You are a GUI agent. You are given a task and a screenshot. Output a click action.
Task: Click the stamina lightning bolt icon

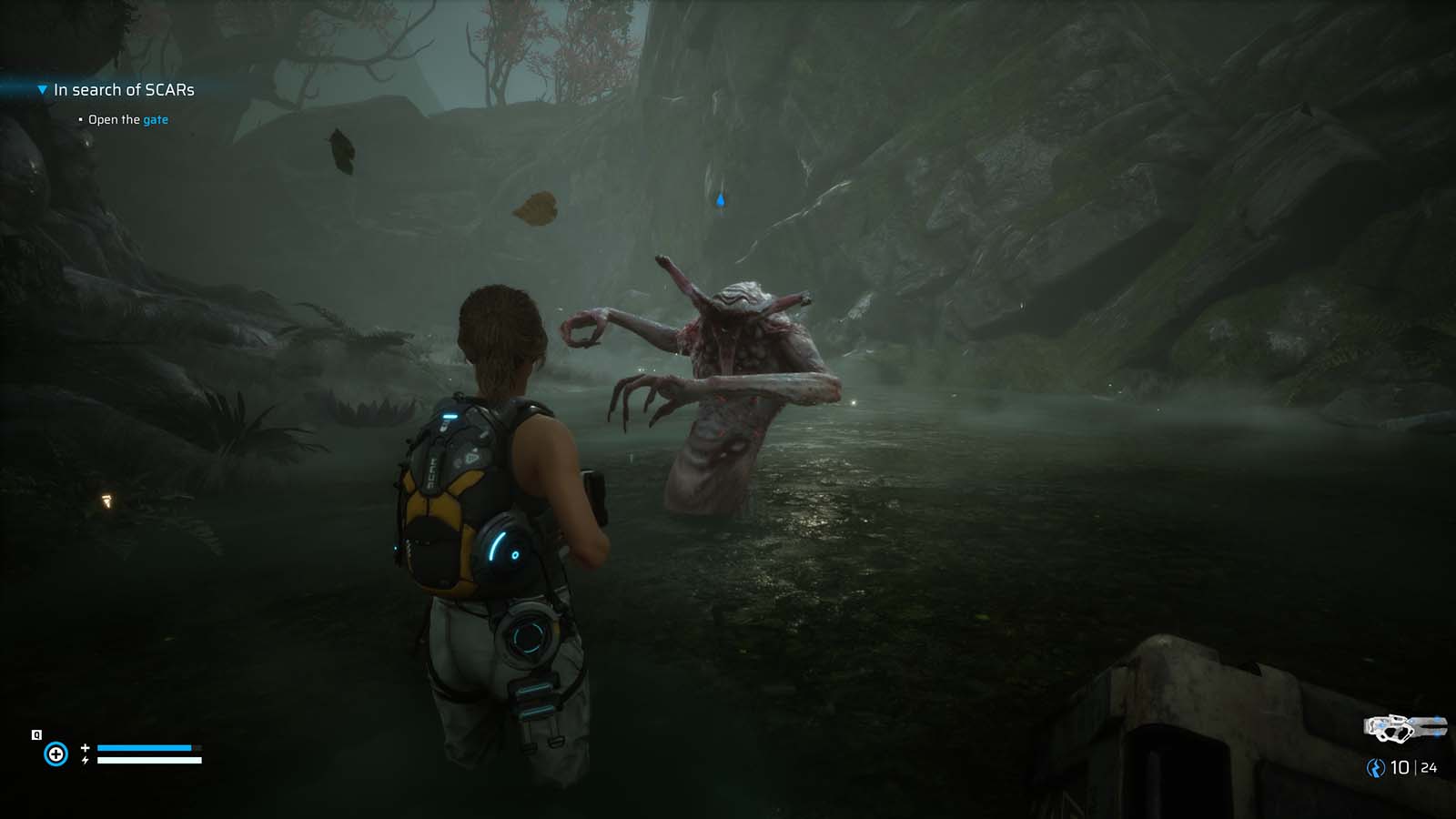[85, 760]
